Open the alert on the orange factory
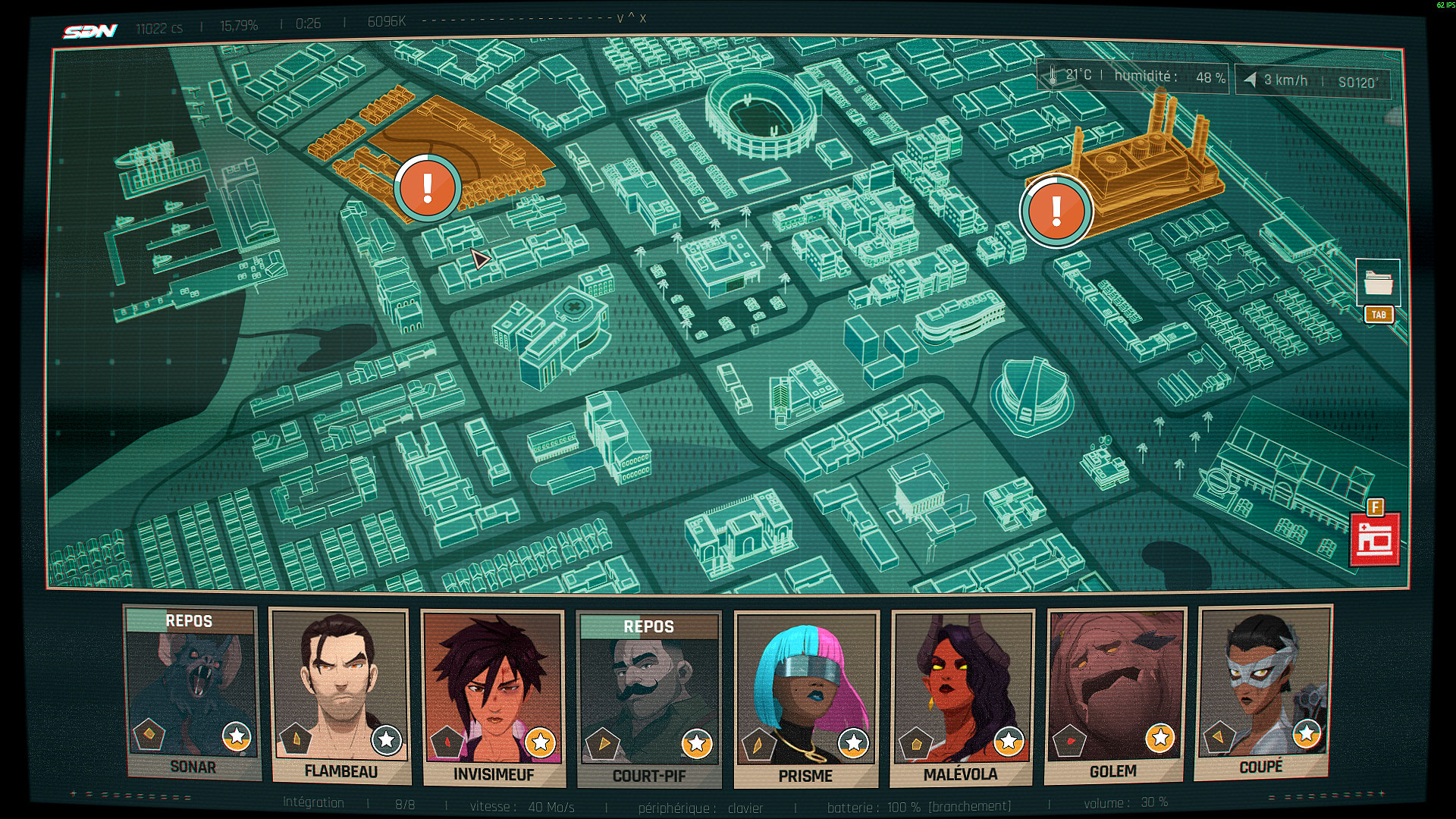 (1056, 211)
